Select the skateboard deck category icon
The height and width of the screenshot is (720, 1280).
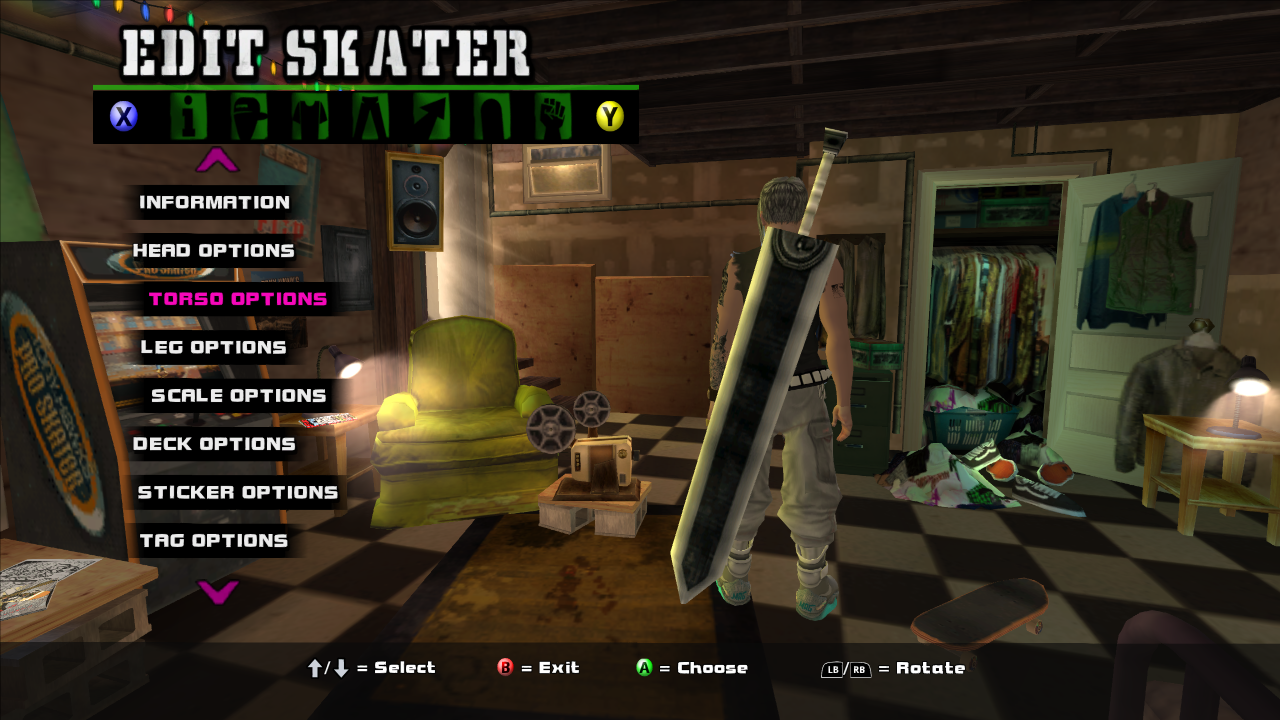click(x=492, y=117)
